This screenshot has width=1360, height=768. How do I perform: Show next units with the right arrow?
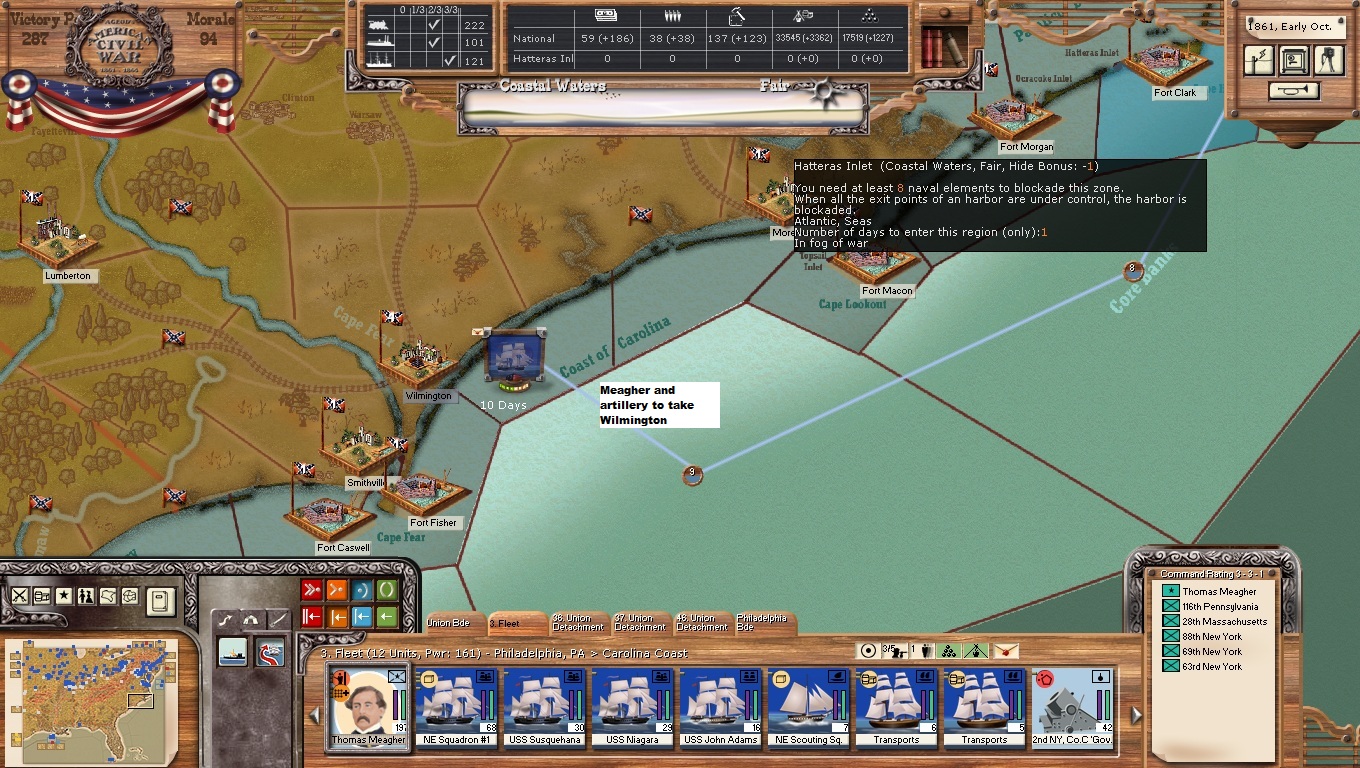[x=1136, y=716]
